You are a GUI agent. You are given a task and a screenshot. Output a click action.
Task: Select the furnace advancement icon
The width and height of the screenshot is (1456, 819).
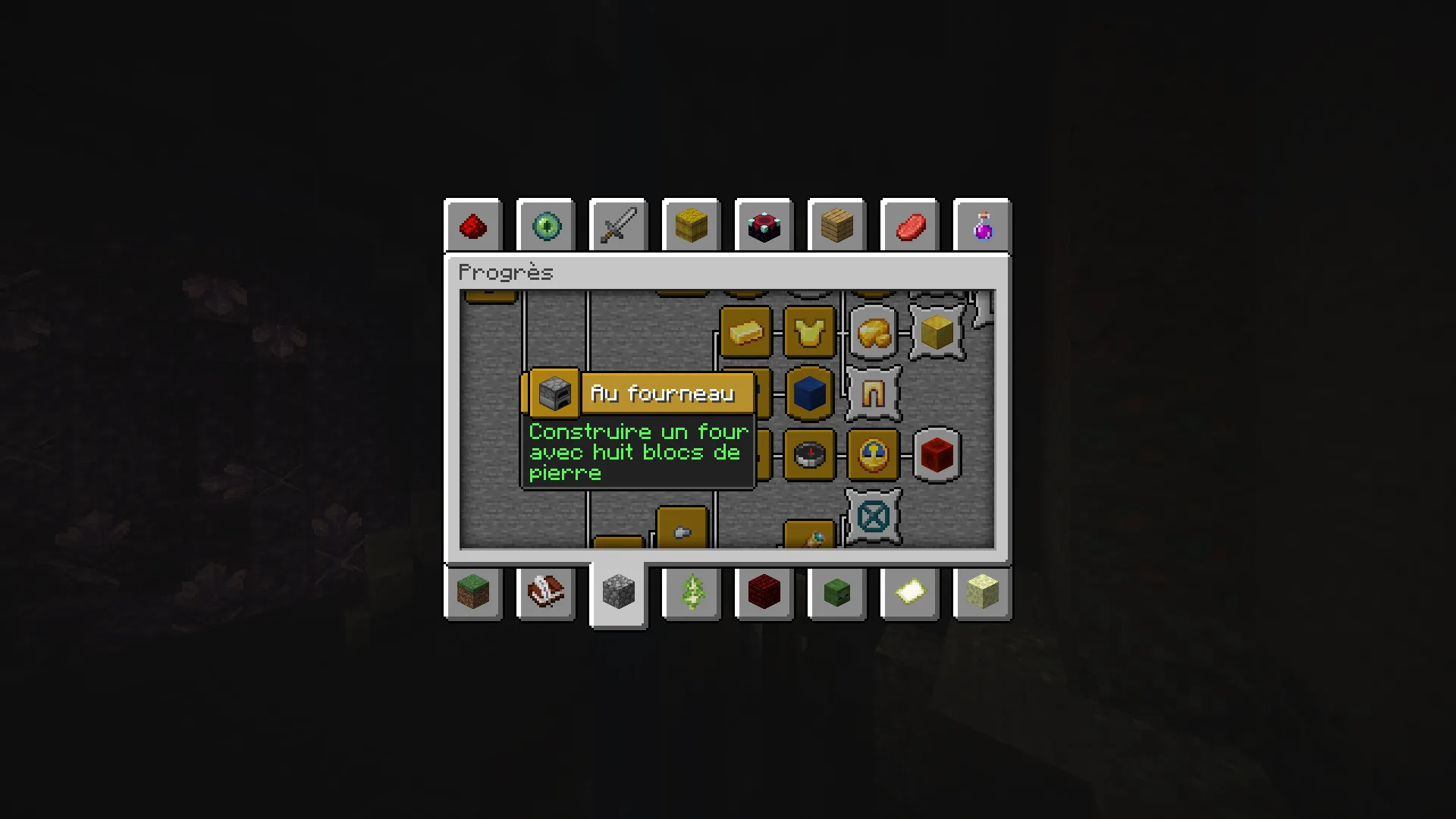click(x=554, y=394)
